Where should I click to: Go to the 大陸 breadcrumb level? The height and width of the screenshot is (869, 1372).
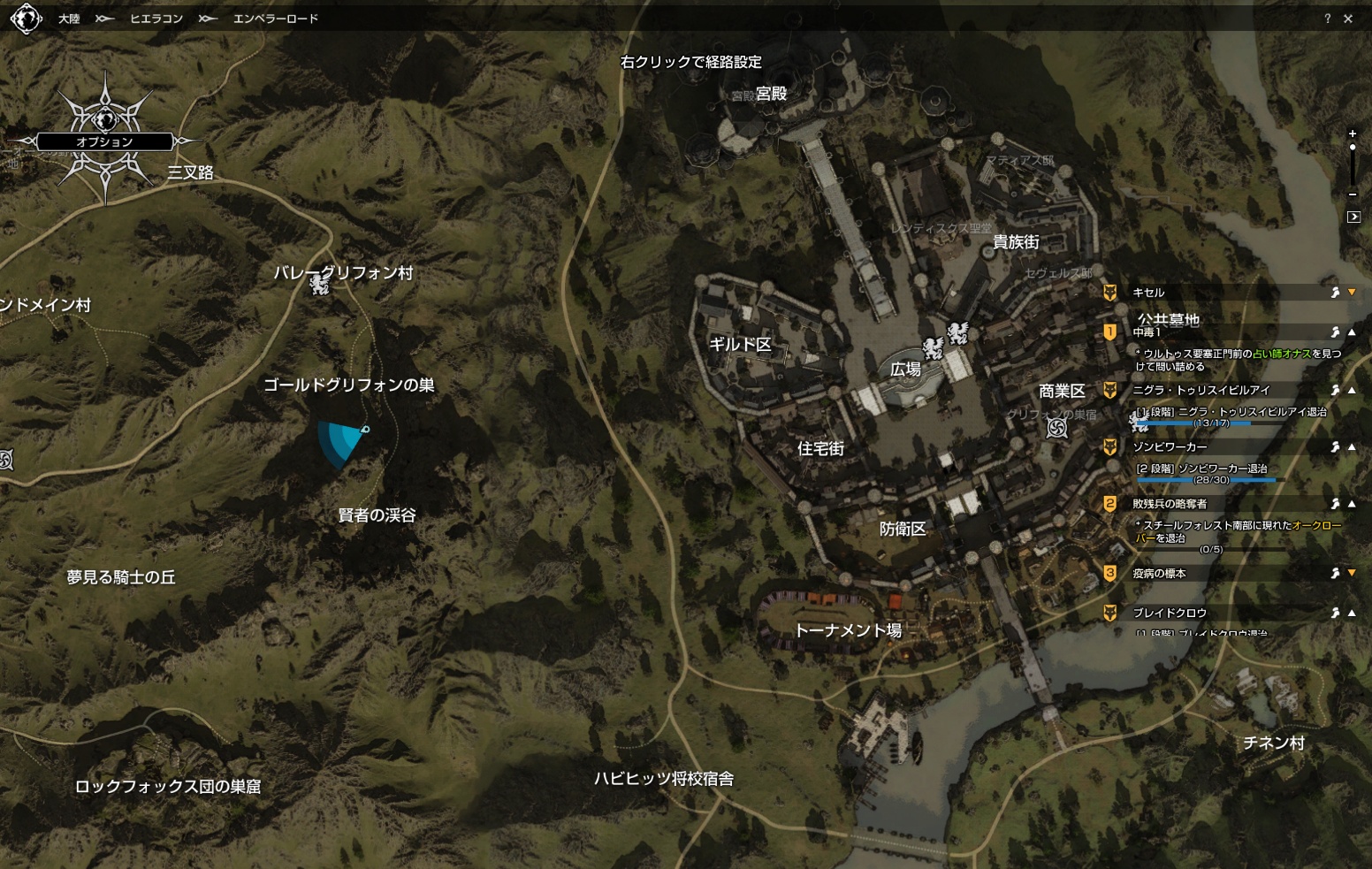point(69,19)
